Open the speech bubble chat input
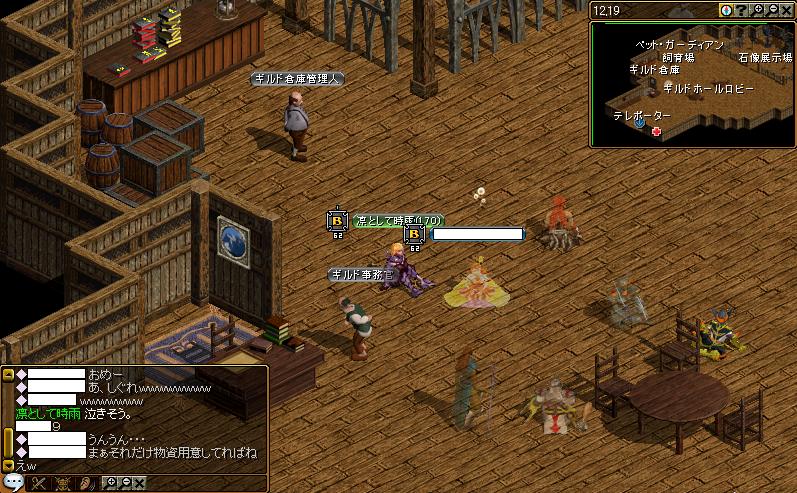Viewport: 797px width, 493px height. pyautogui.click(x=13, y=484)
